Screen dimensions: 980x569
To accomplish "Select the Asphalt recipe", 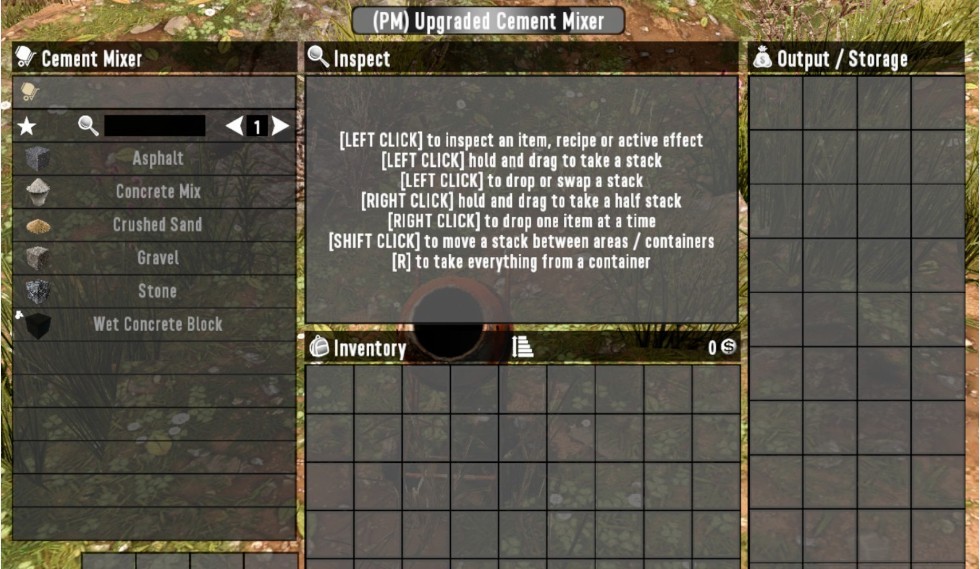I will click(157, 158).
